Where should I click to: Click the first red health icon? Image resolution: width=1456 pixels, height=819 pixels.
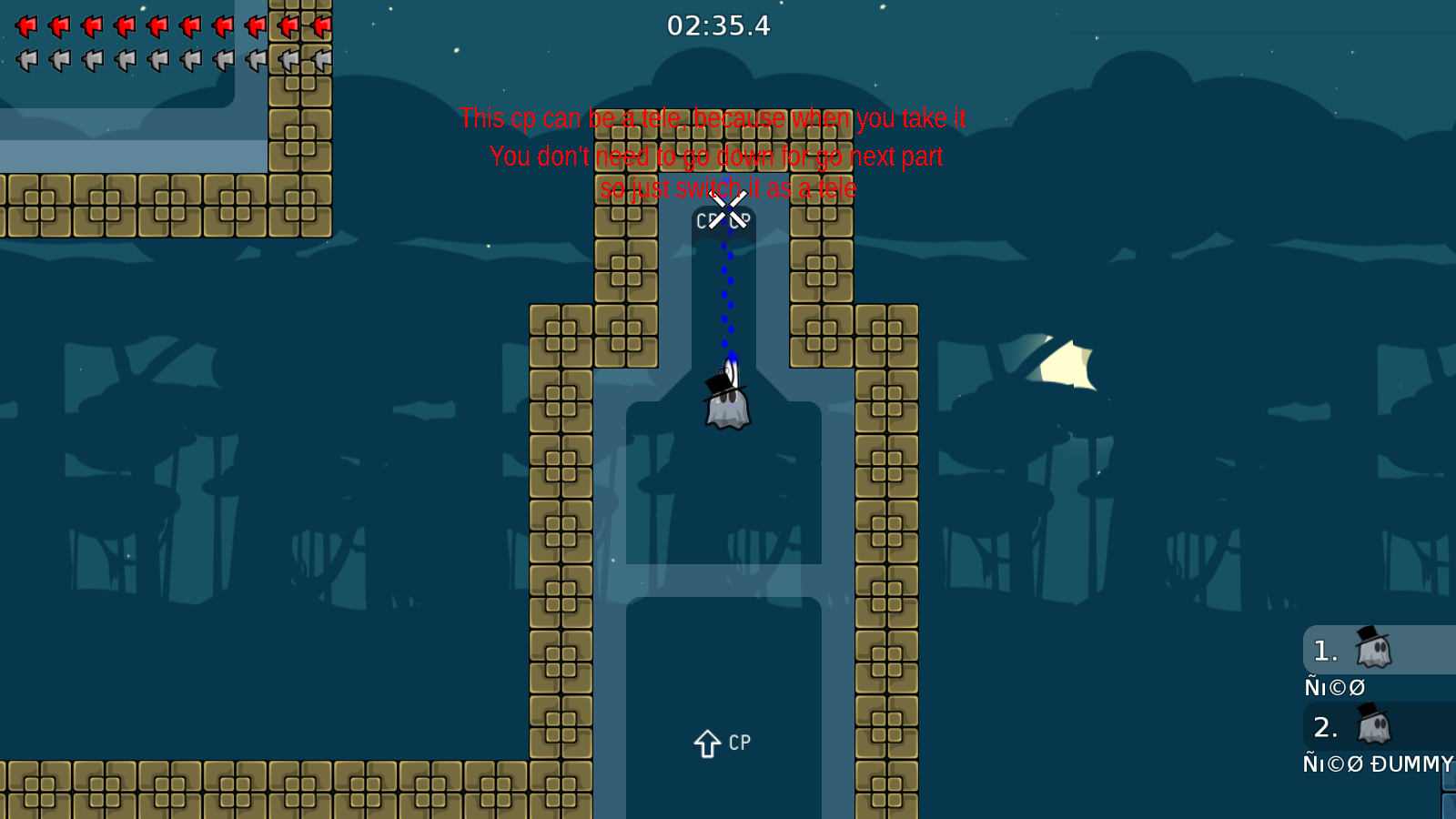[25, 25]
